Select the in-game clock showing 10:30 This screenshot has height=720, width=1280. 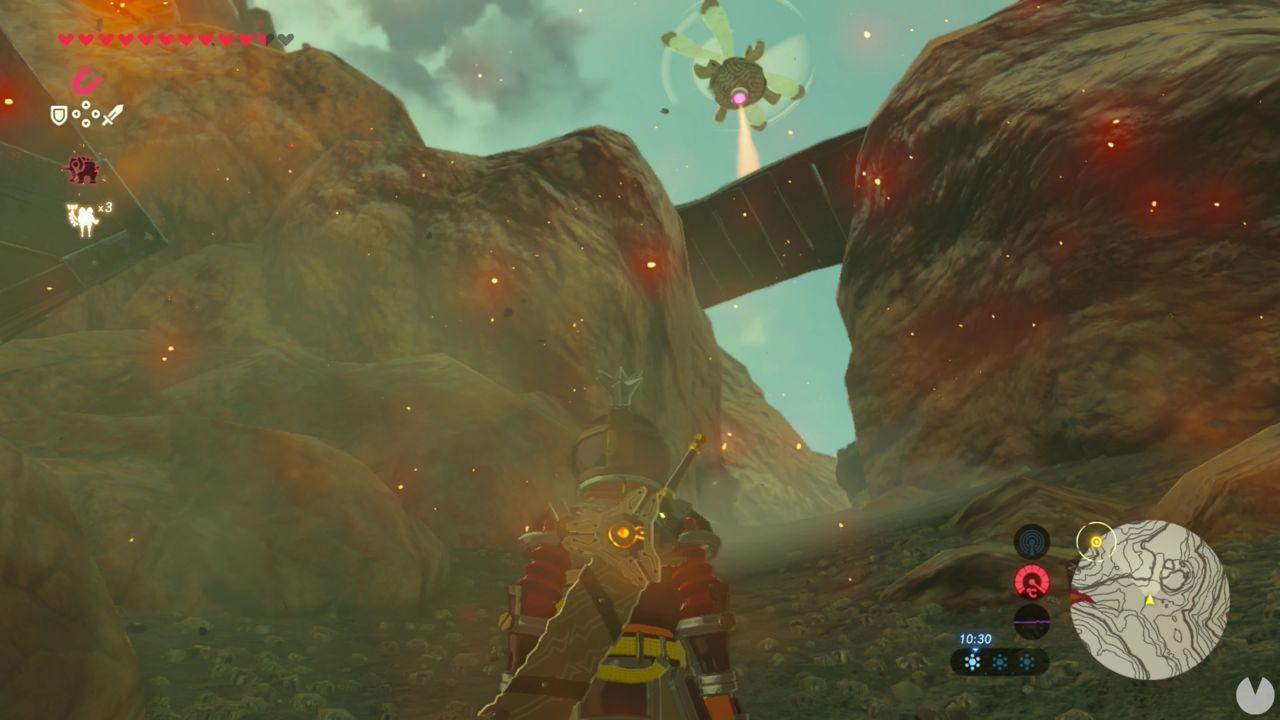[975, 637]
